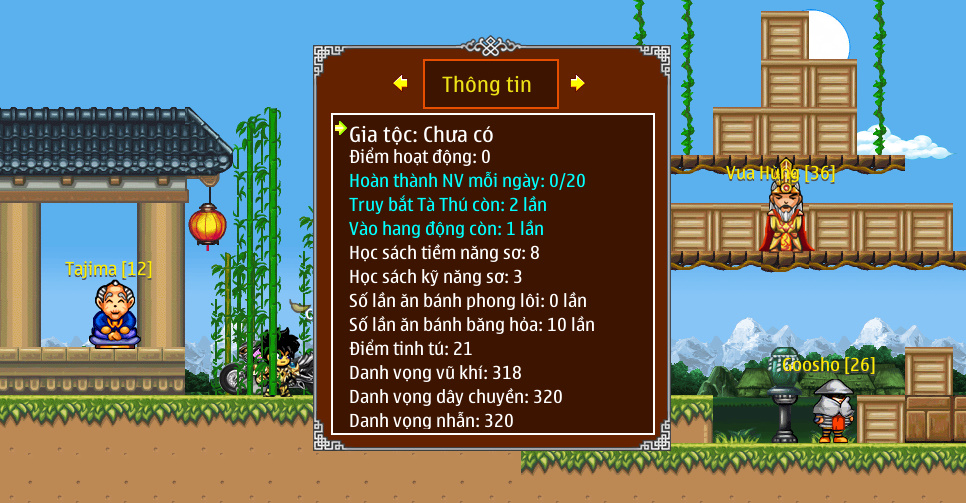Screen dimensions: 966x503
Task: Select Hoàn thành NV mỗi ngày entry
Action: coord(467,181)
